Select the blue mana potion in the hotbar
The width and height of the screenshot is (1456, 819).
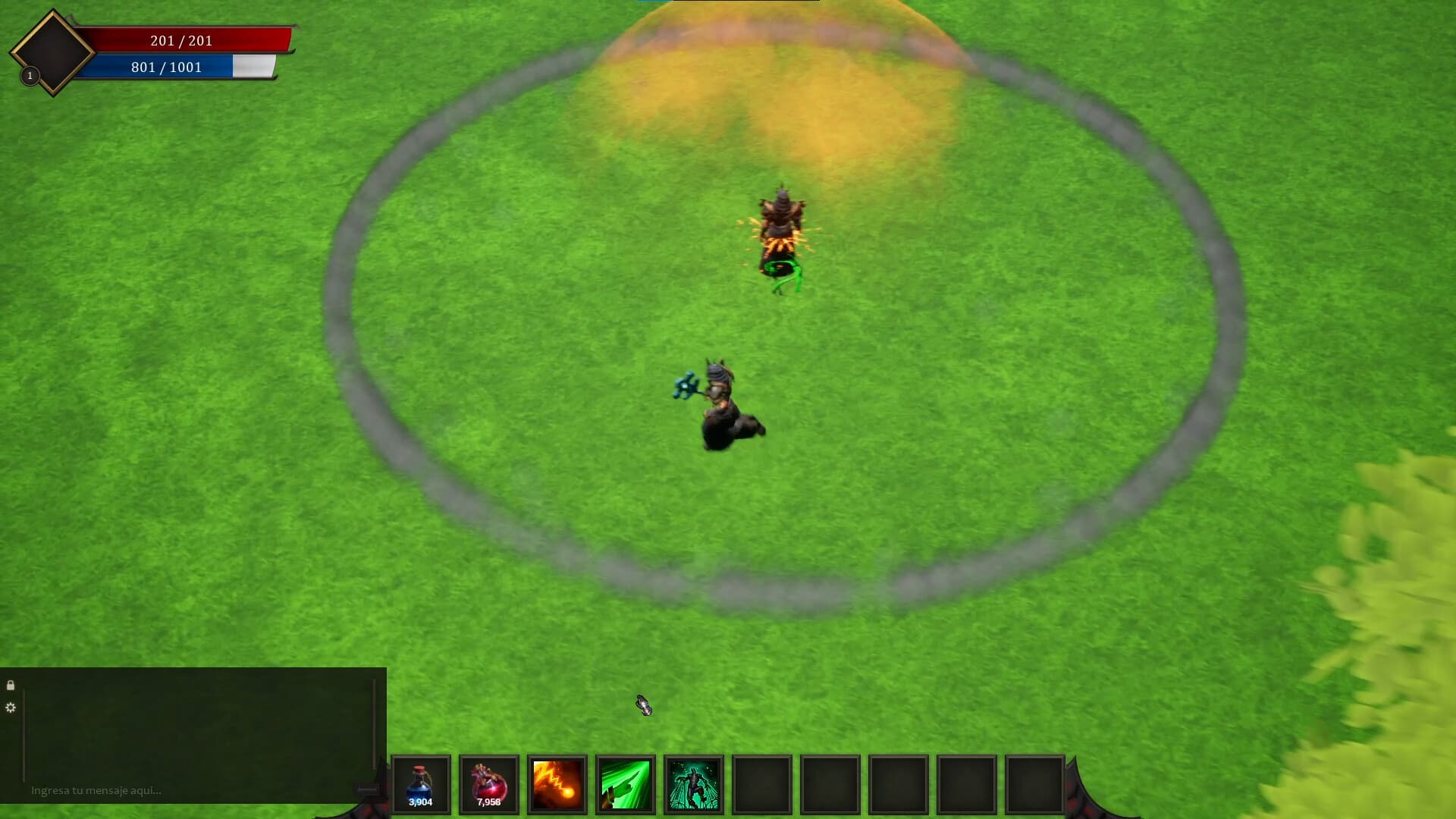[421, 784]
